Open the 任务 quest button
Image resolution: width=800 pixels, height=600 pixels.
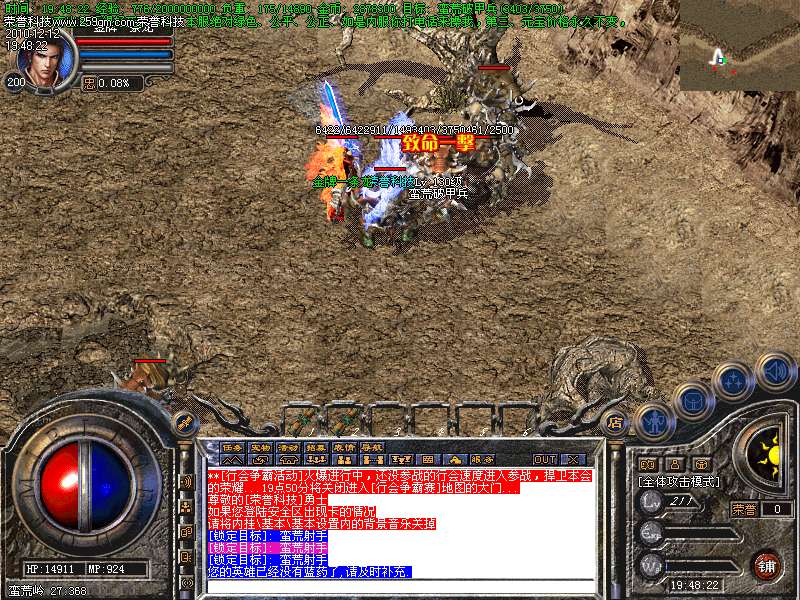pyautogui.click(x=232, y=446)
